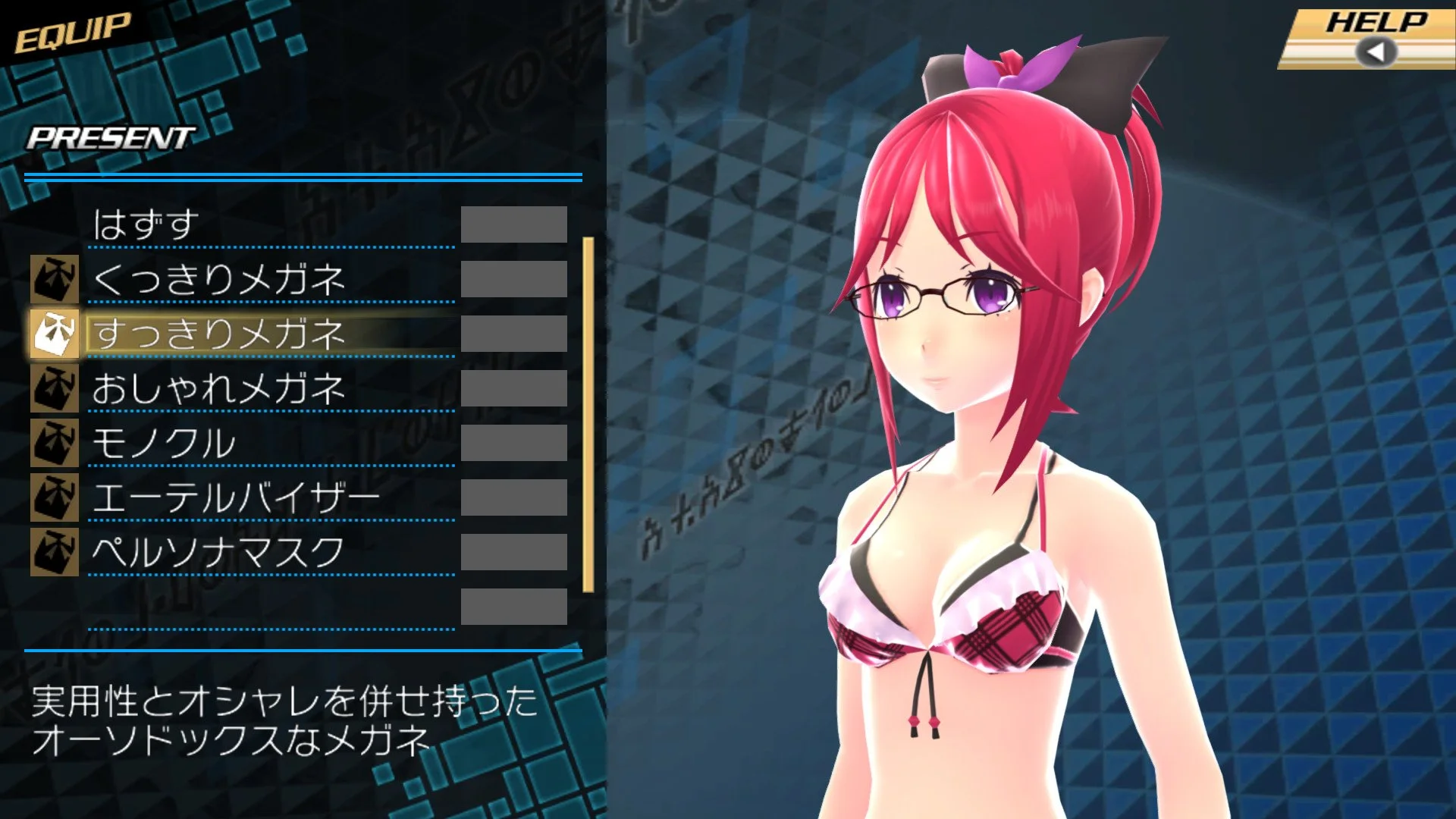Select the くっきりメガネ list entry
Screen dimensions: 1456x819
pyautogui.click(x=220, y=281)
